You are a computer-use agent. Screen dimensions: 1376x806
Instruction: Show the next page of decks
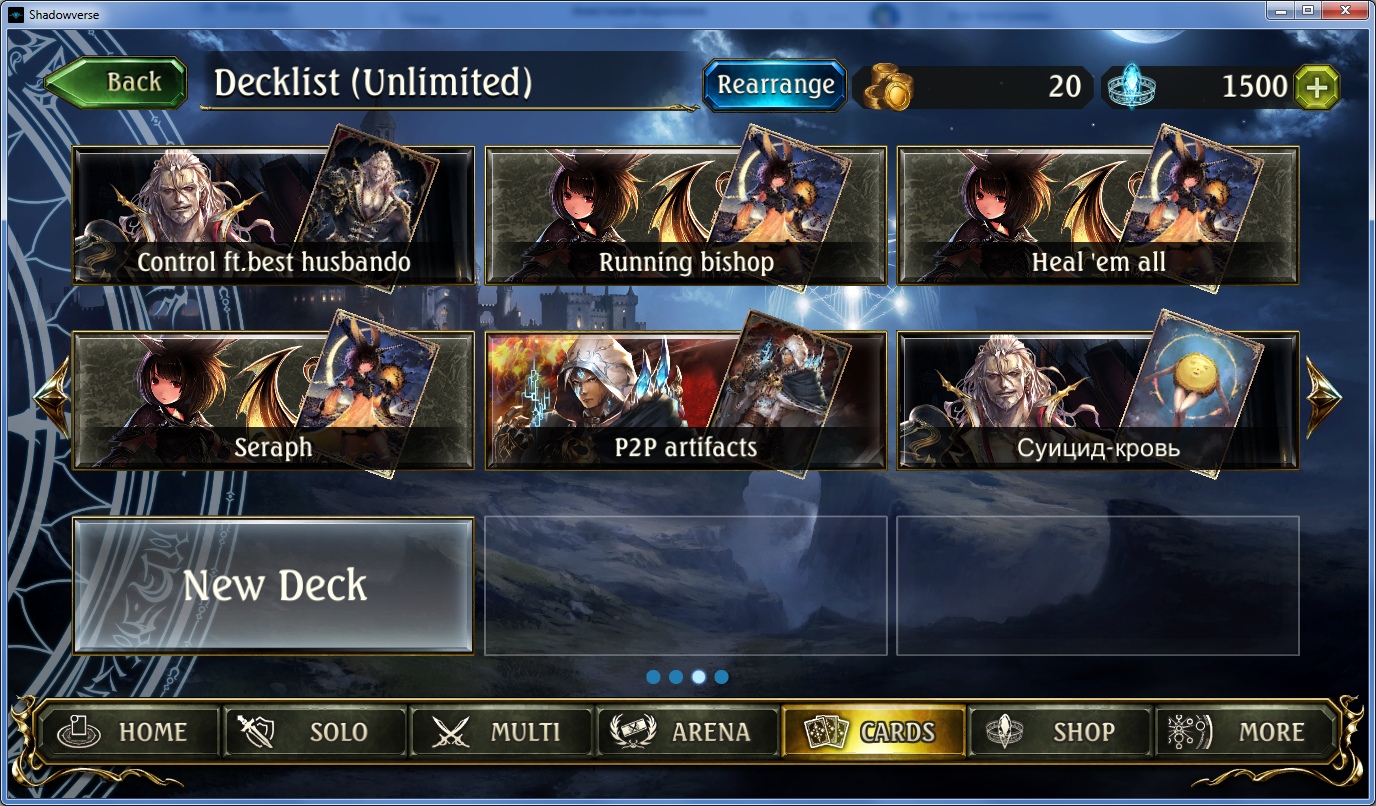click(1323, 397)
